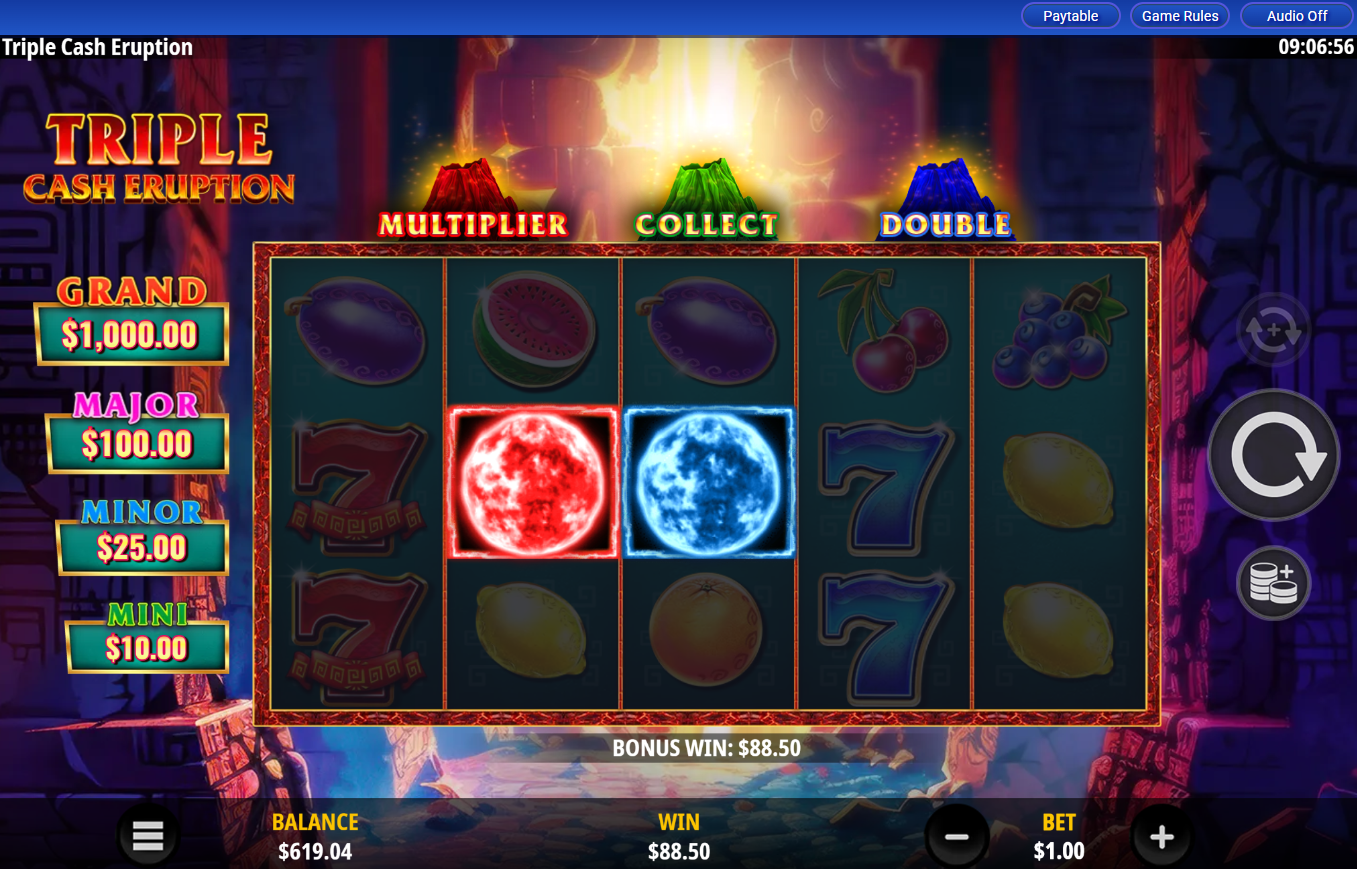Click the blue 7 symbol on reel four
This screenshot has height=869, width=1357.
(x=884, y=484)
